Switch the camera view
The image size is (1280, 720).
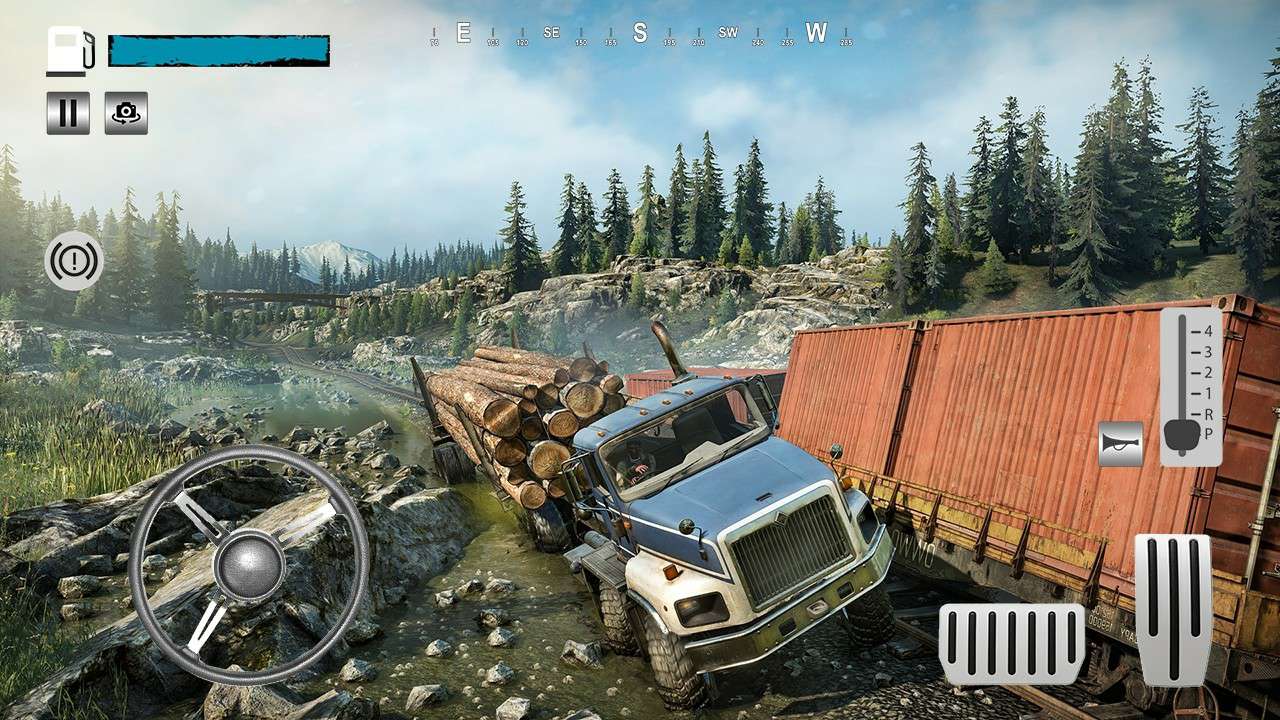pyautogui.click(x=126, y=113)
